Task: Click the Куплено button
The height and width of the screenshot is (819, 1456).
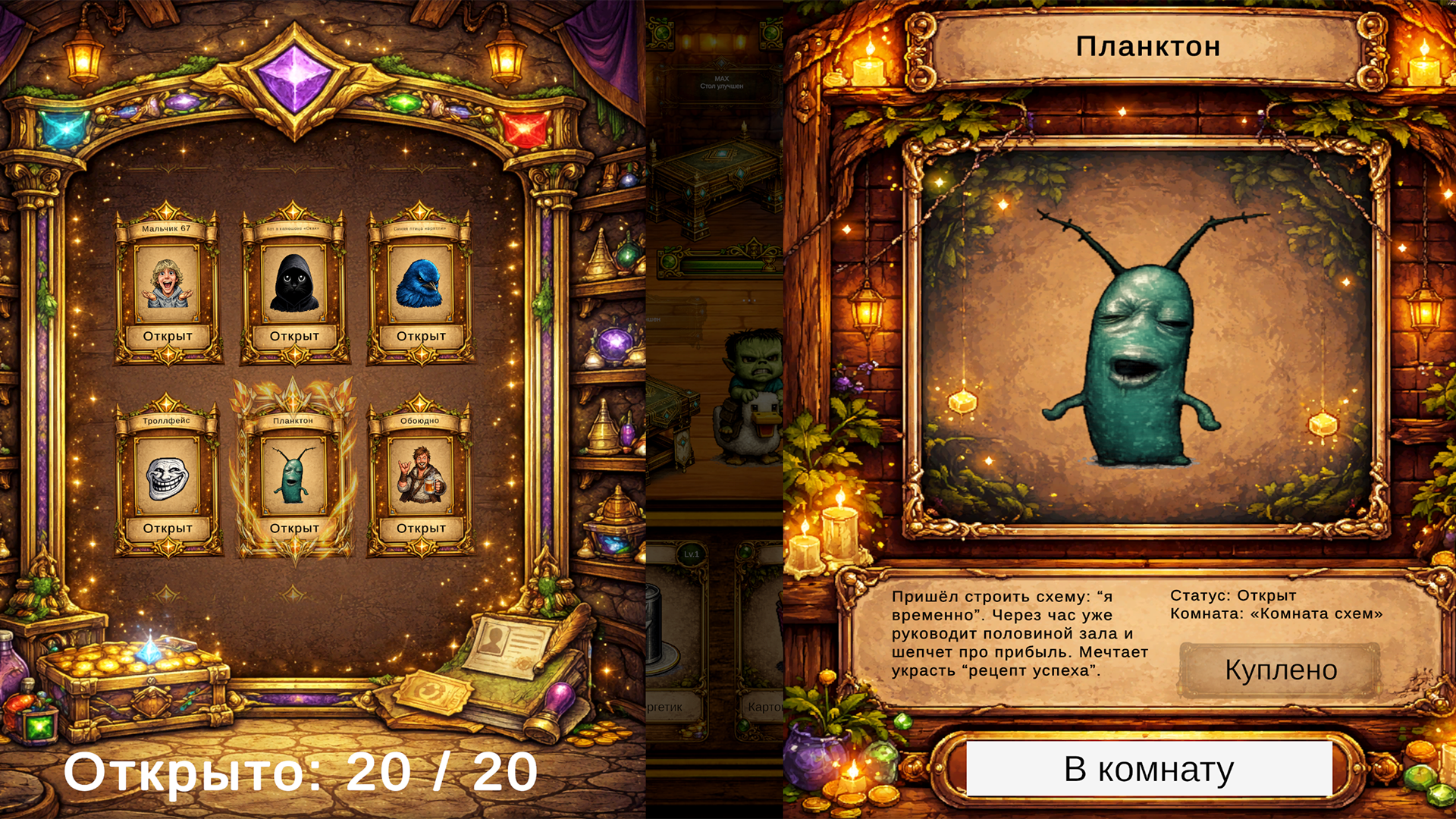Action: (1279, 670)
